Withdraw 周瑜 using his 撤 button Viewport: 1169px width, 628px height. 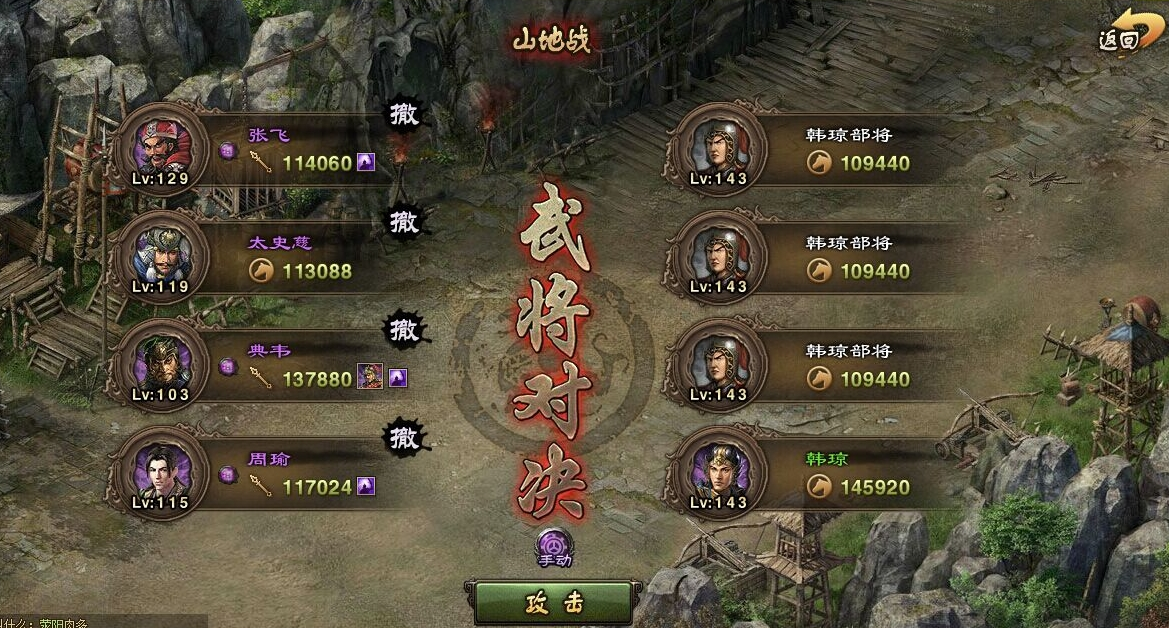point(404,437)
